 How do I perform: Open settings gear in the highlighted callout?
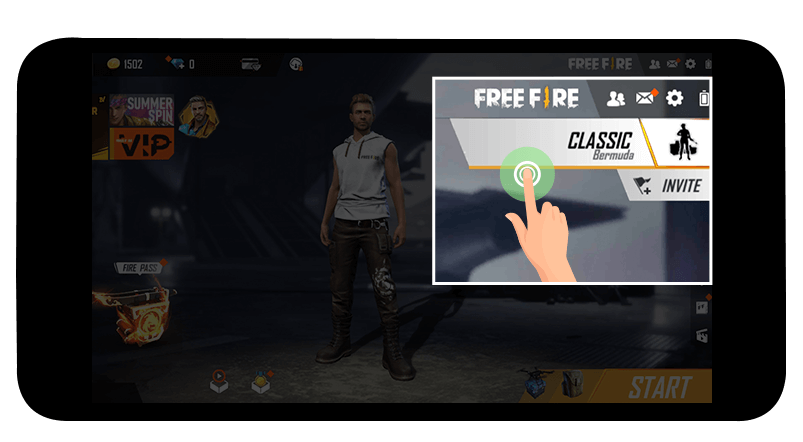pos(675,98)
